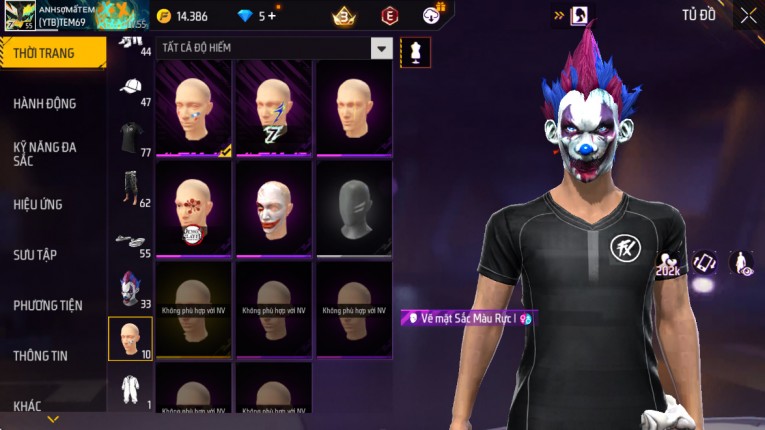Pick the shoes category with 55 items

pos(130,241)
